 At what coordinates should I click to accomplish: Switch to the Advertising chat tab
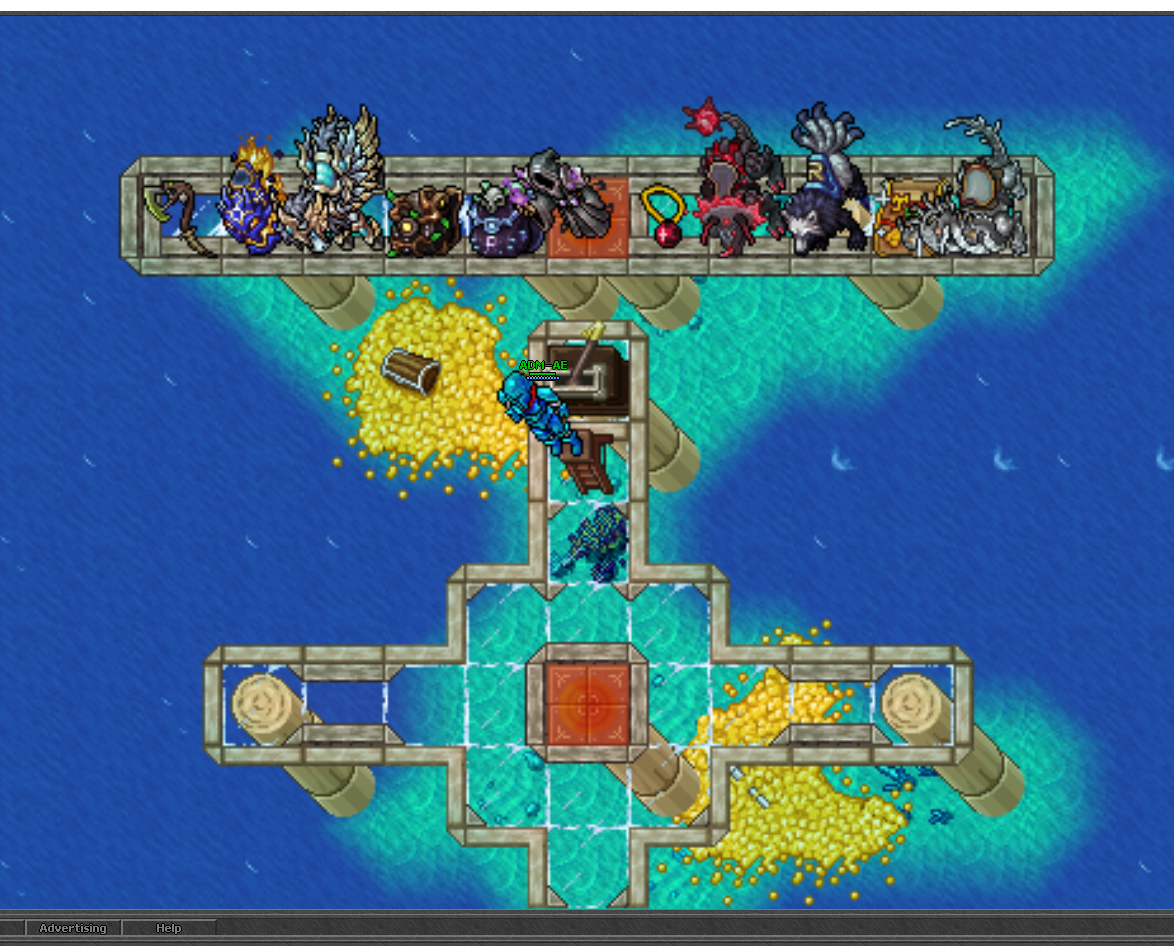point(72,928)
